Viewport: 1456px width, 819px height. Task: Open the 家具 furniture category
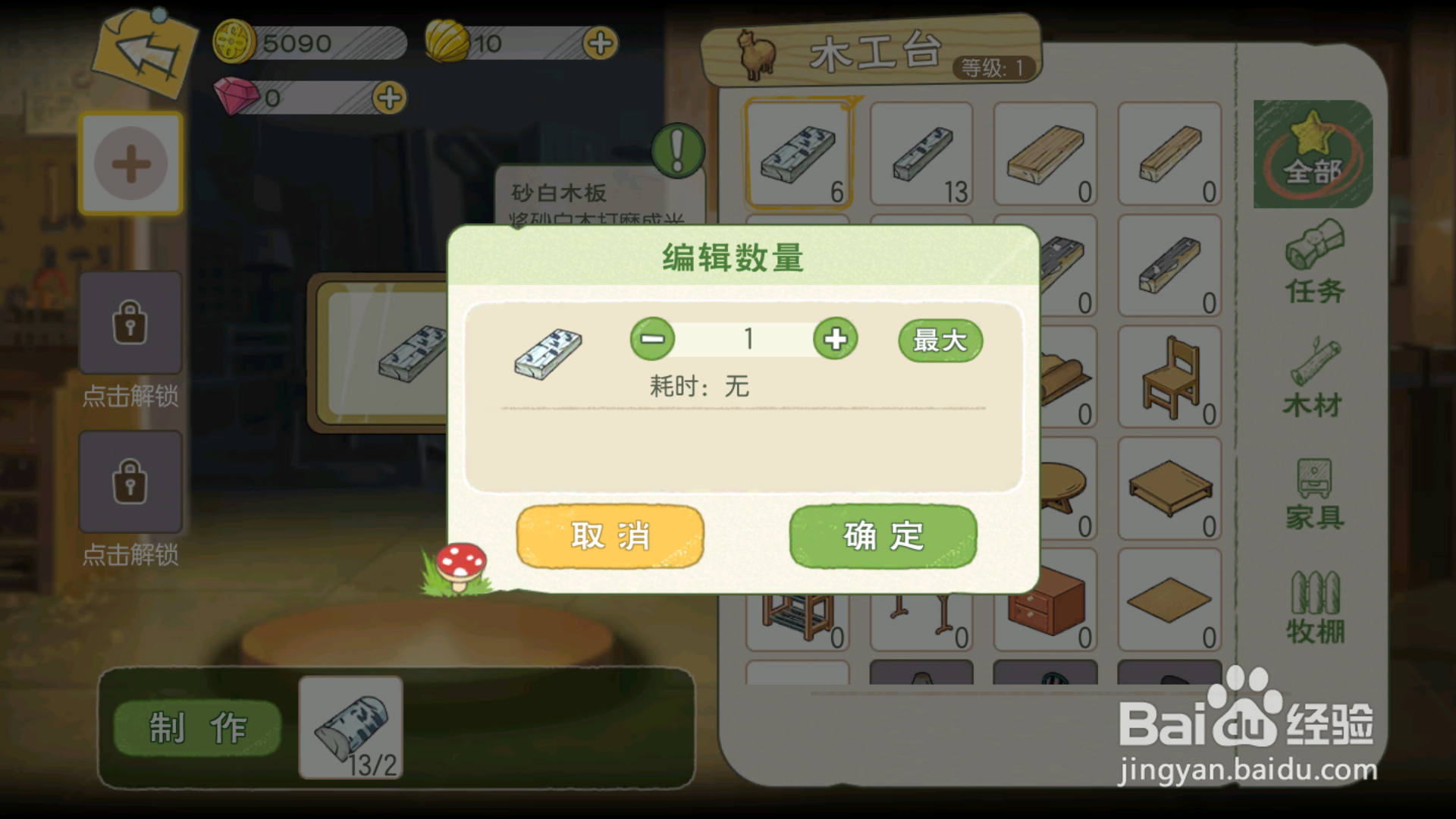click(1313, 493)
